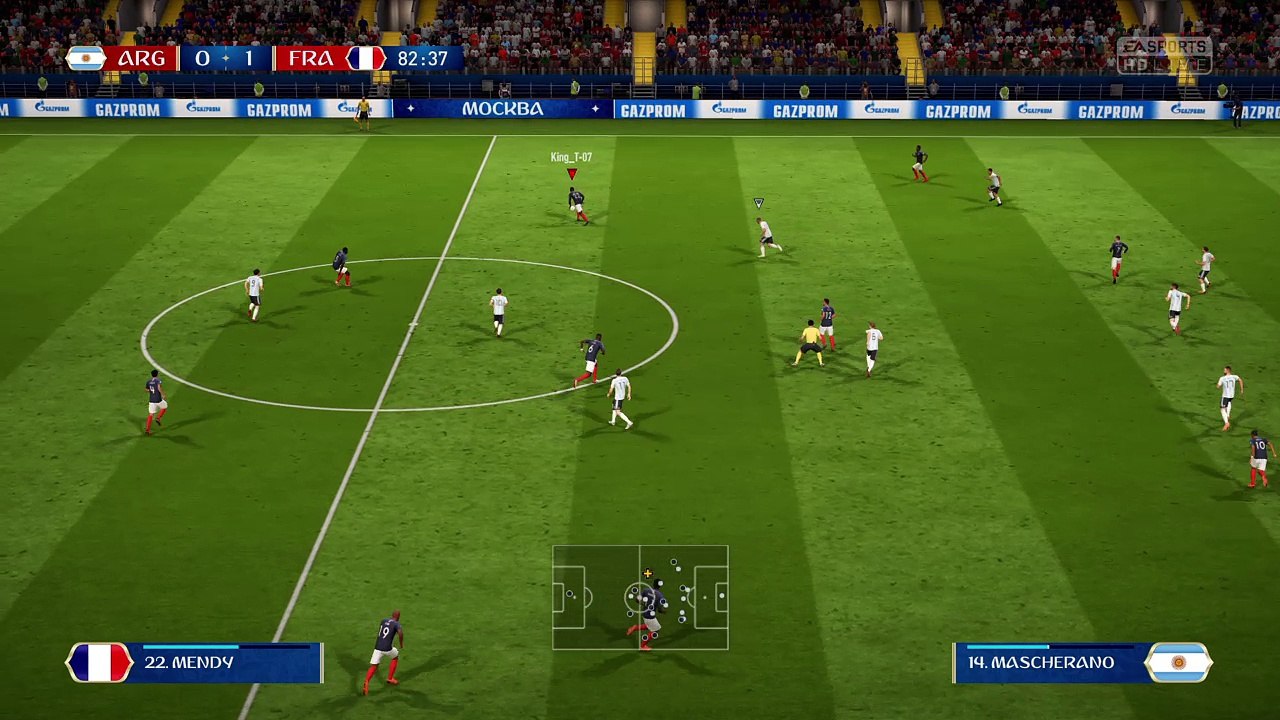Click the pitch radar minimap

[x=640, y=597]
